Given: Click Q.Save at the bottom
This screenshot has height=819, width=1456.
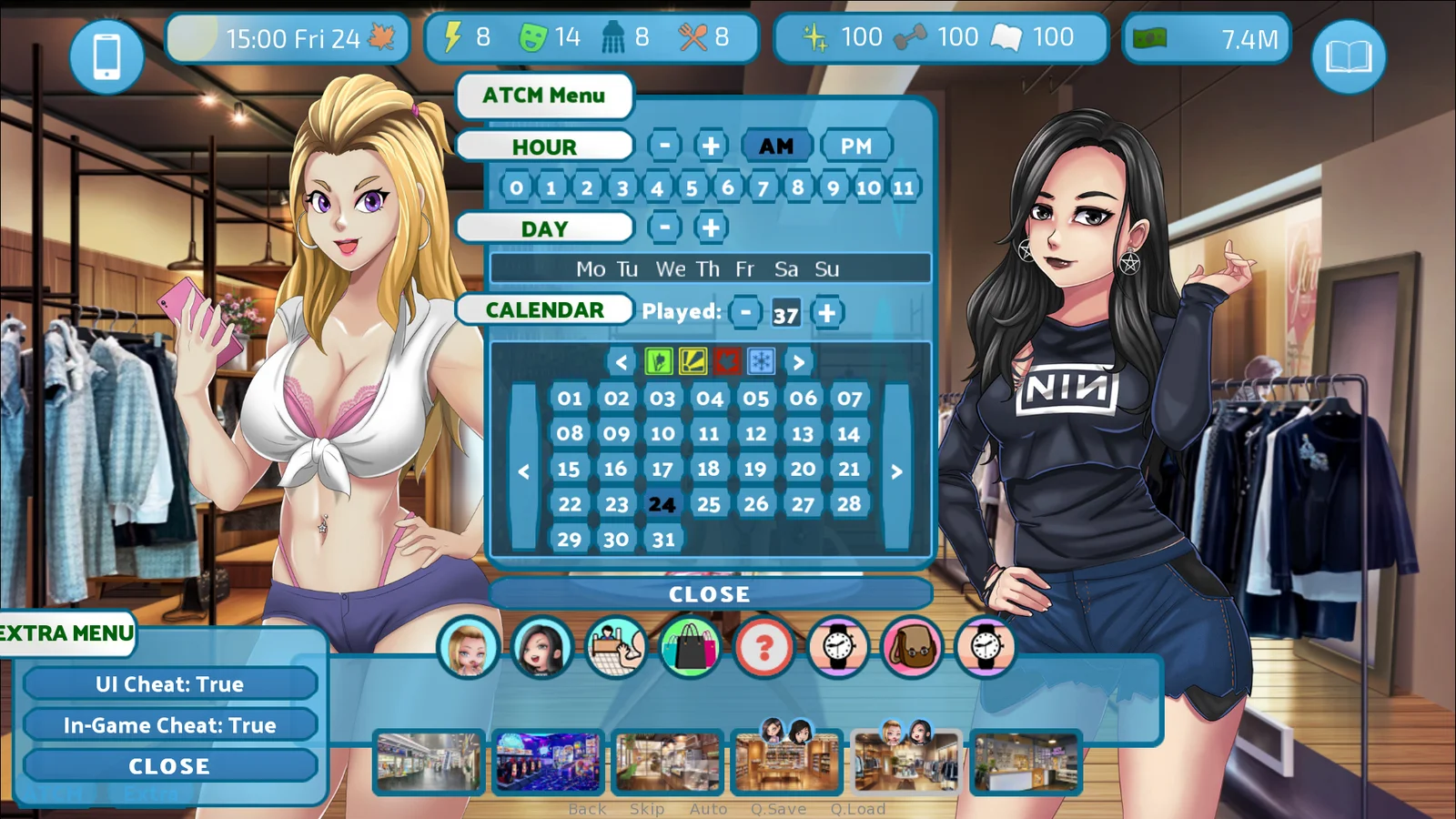Looking at the screenshot, I should click(x=778, y=809).
